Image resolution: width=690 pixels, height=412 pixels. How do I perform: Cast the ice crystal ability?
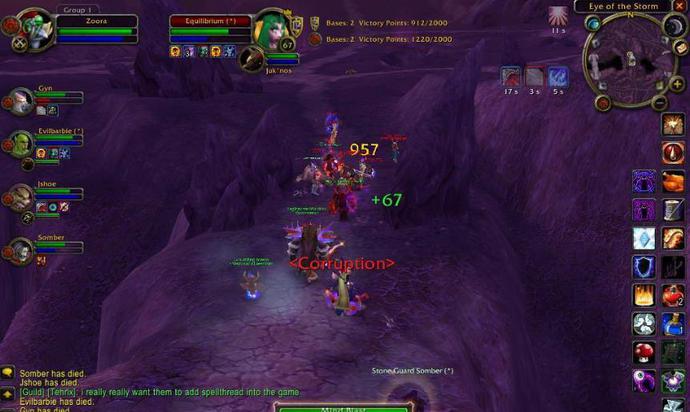coord(643,238)
